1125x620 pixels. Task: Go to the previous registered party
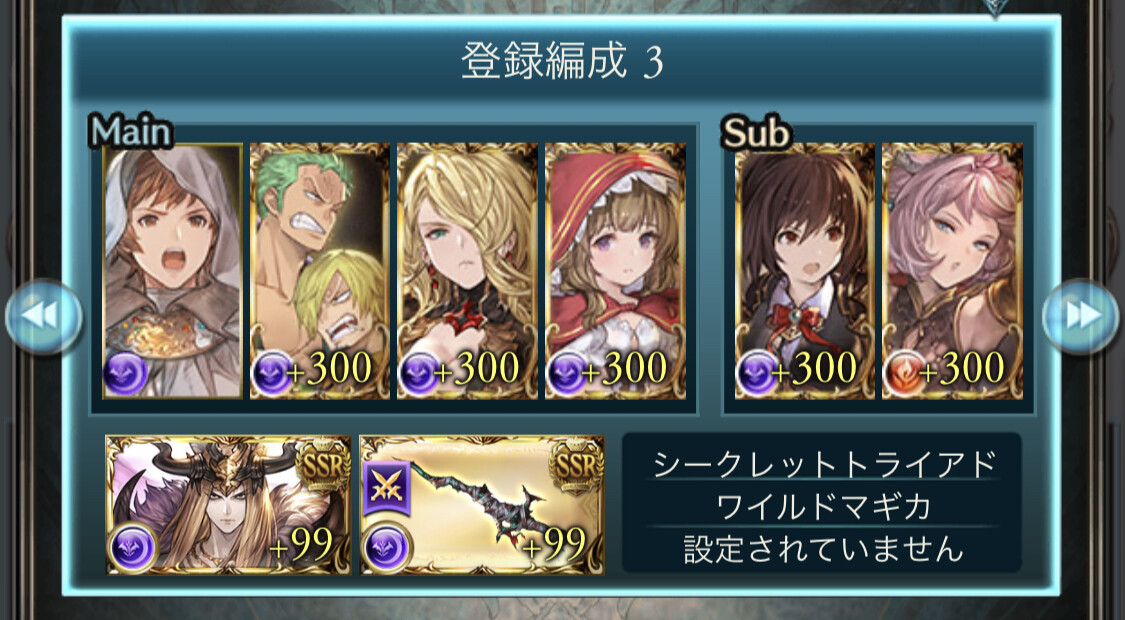coord(43,317)
